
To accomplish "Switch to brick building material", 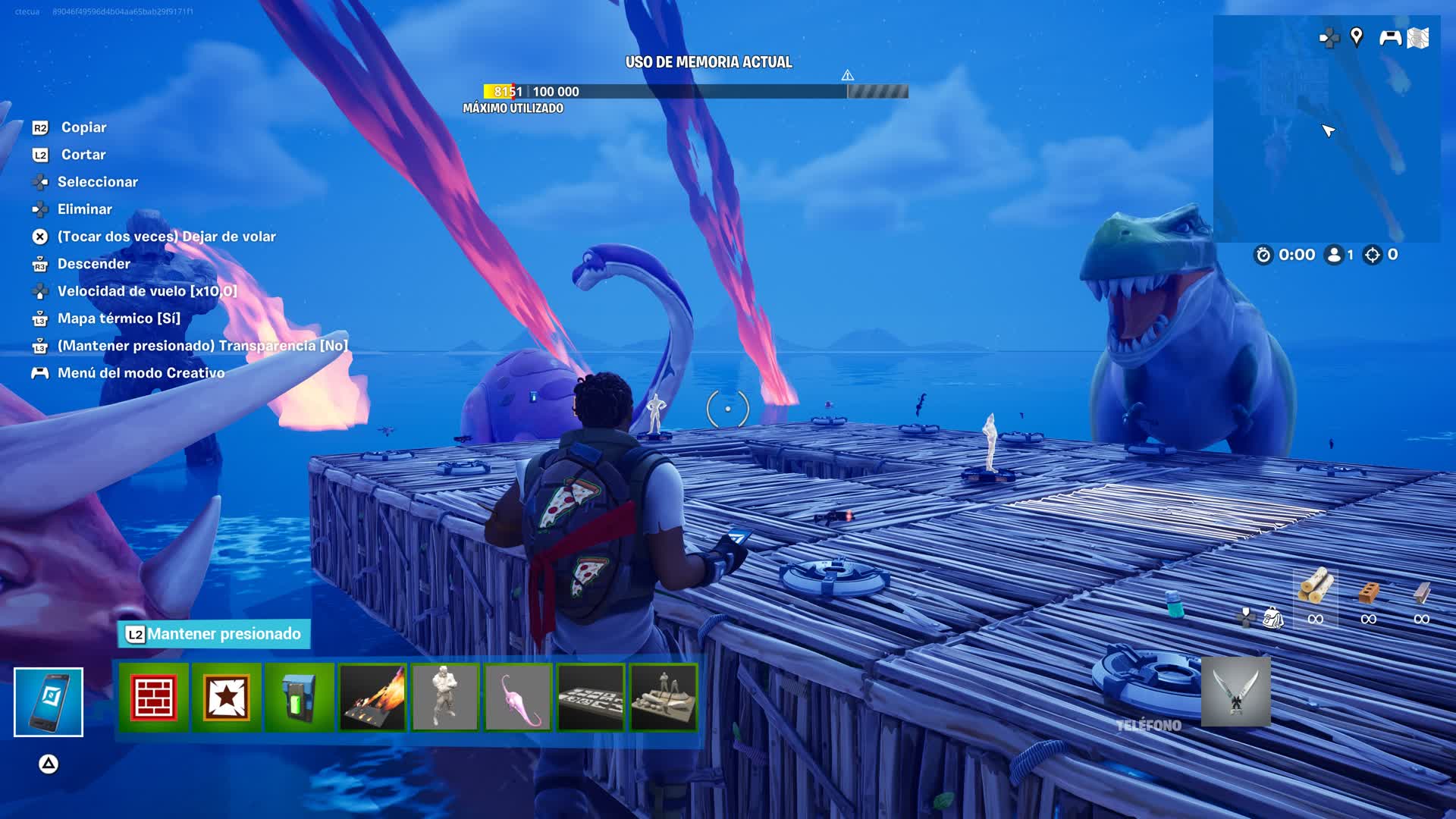I will 1369,591.
